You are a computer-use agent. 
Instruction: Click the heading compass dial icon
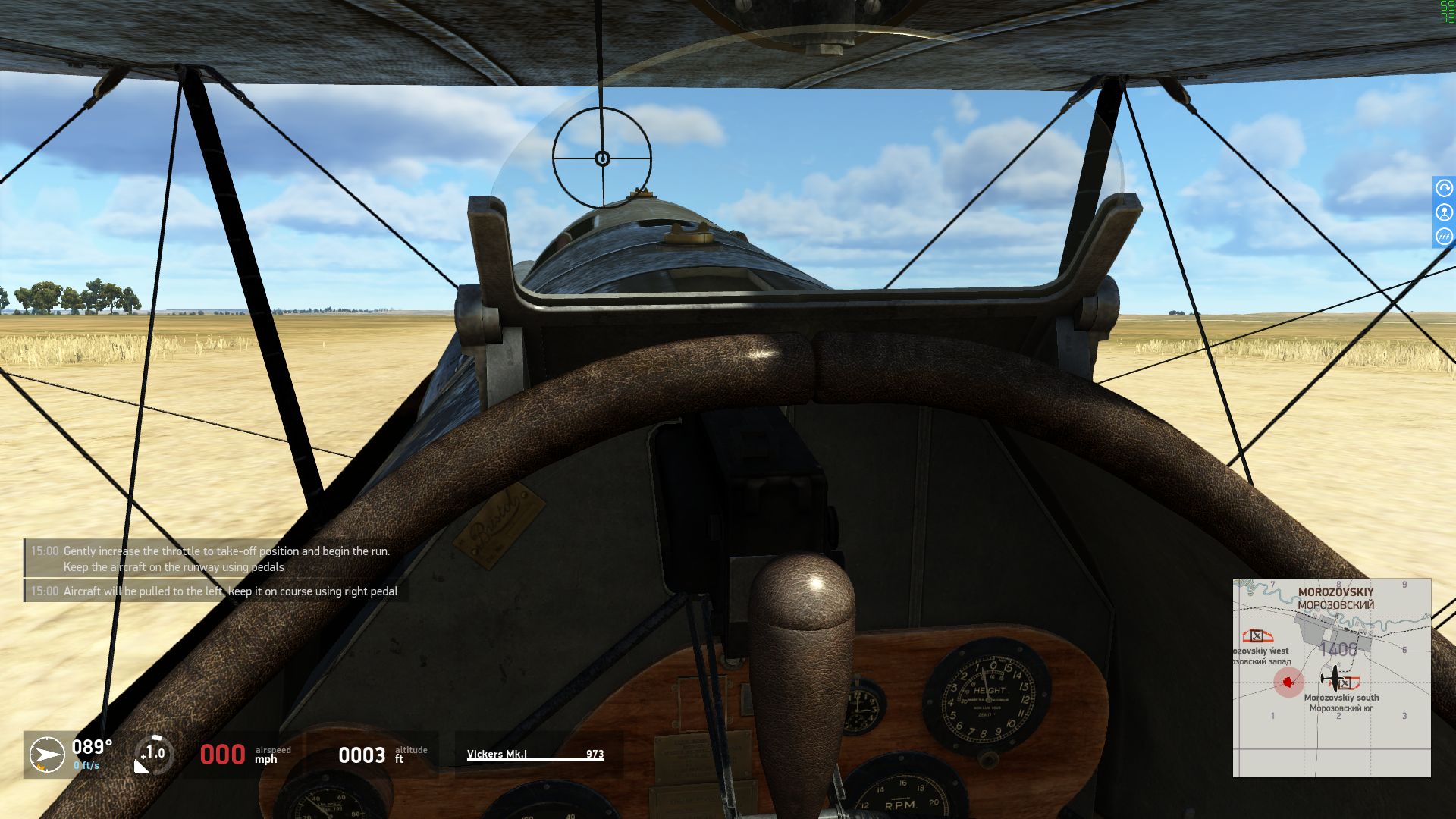click(x=47, y=755)
